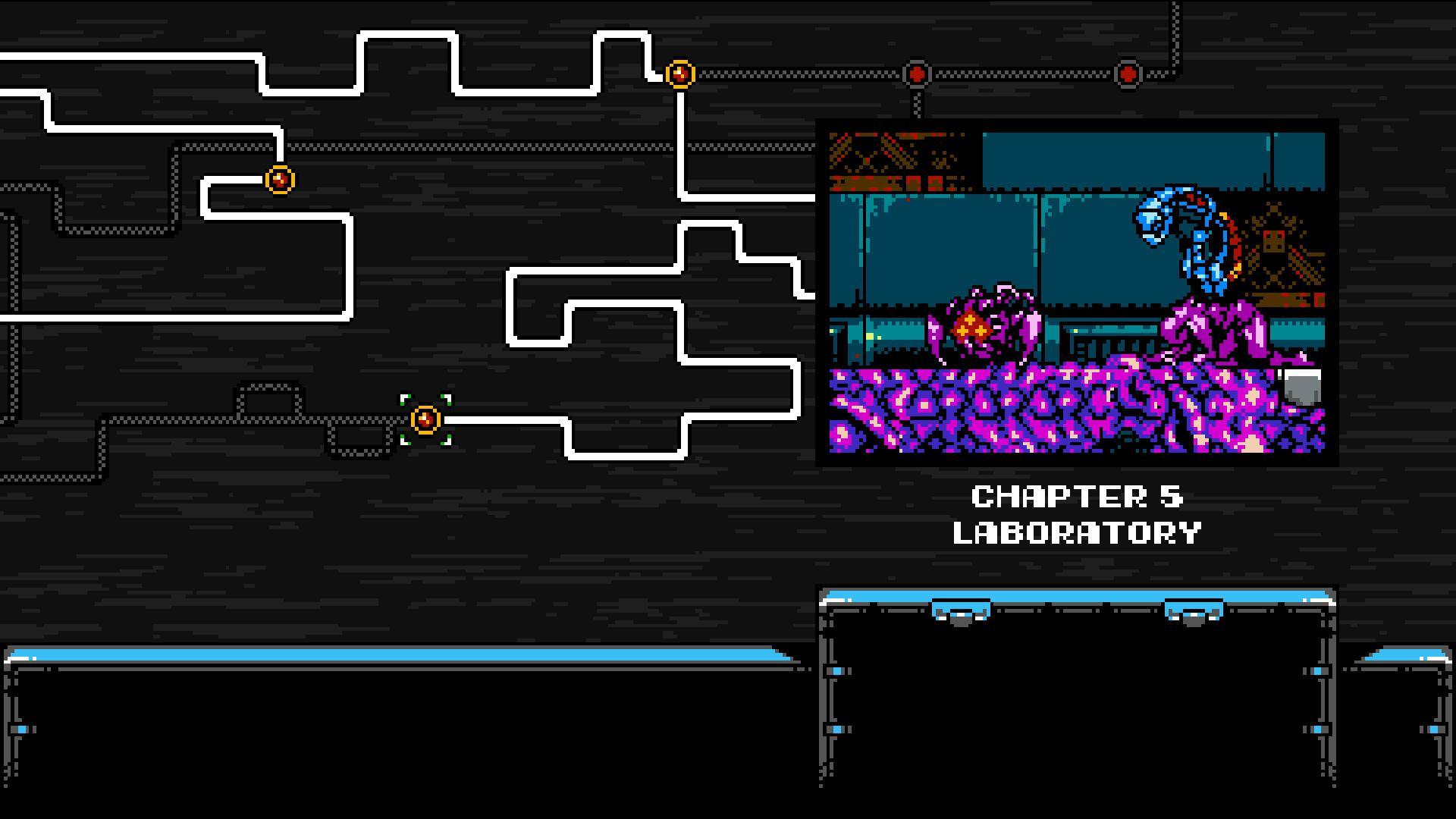Click the first red node on the dotted path
Screen dimensions: 1456x819
point(915,74)
